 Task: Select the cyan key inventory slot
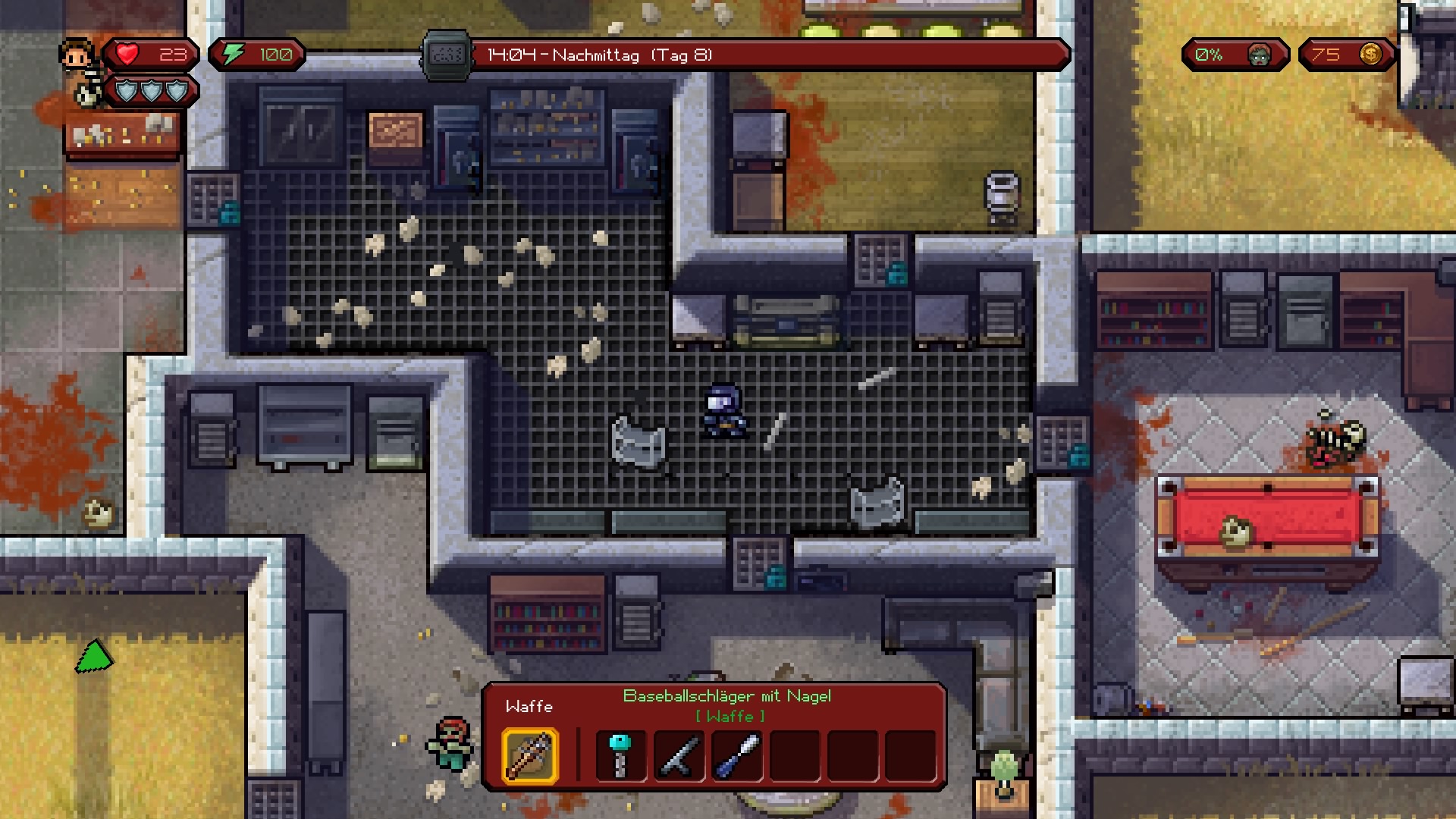[620, 755]
